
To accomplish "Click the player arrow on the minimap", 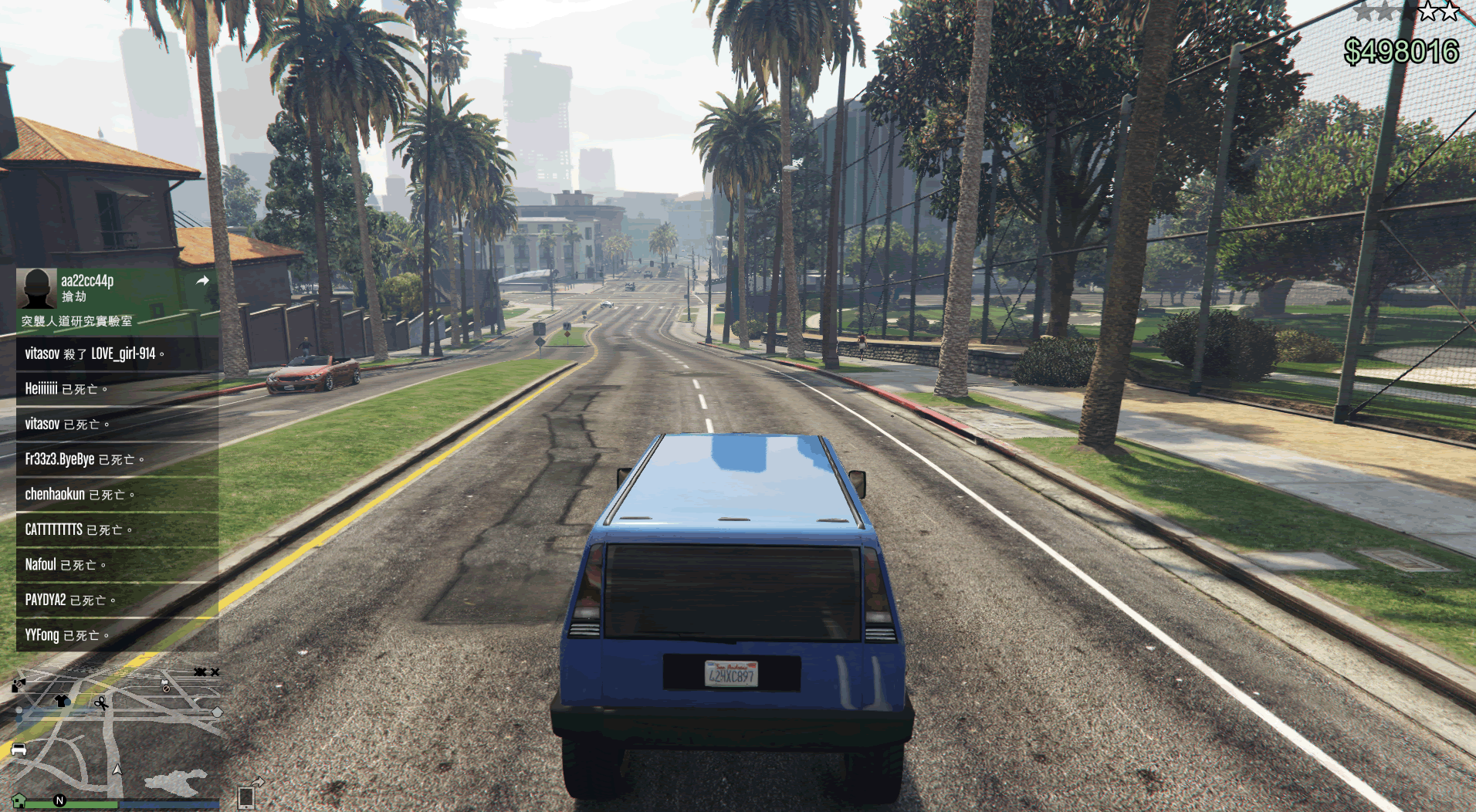I will (x=117, y=770).
